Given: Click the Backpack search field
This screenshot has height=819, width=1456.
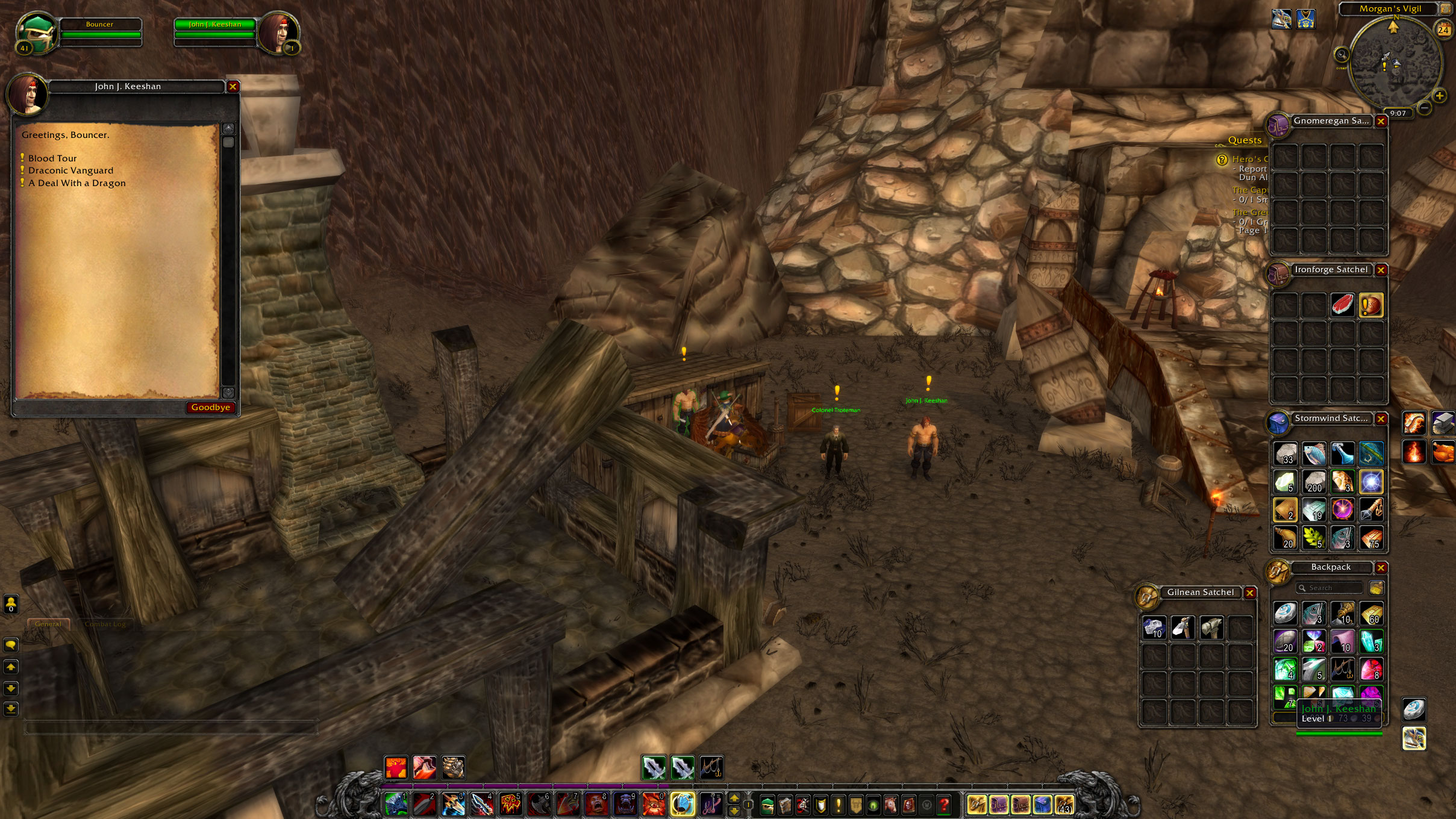Looking at the screenshot, I should [x=1331, y=588].
